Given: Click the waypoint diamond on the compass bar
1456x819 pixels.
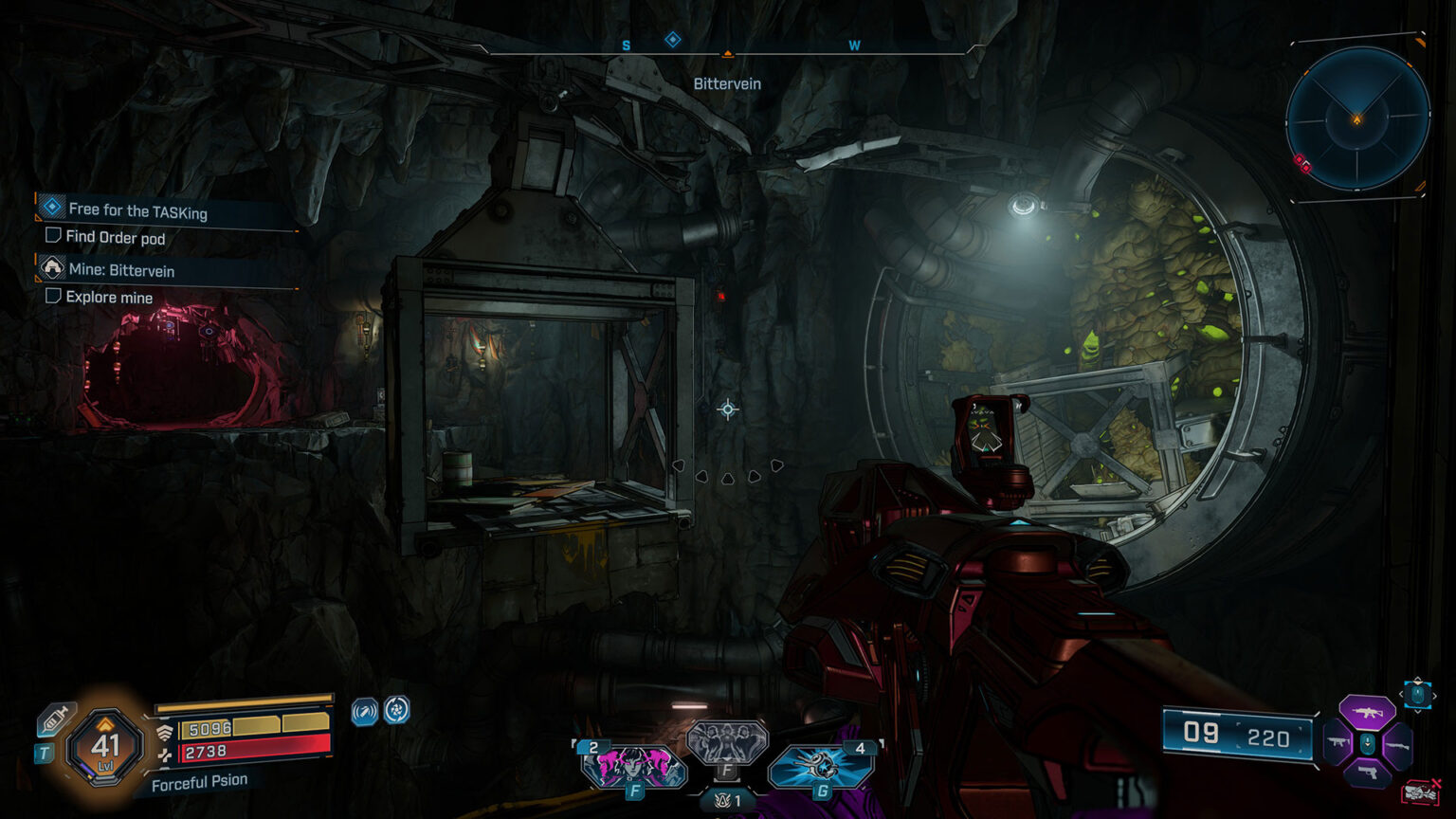Looking at the screenshot, I should [673, 38].
